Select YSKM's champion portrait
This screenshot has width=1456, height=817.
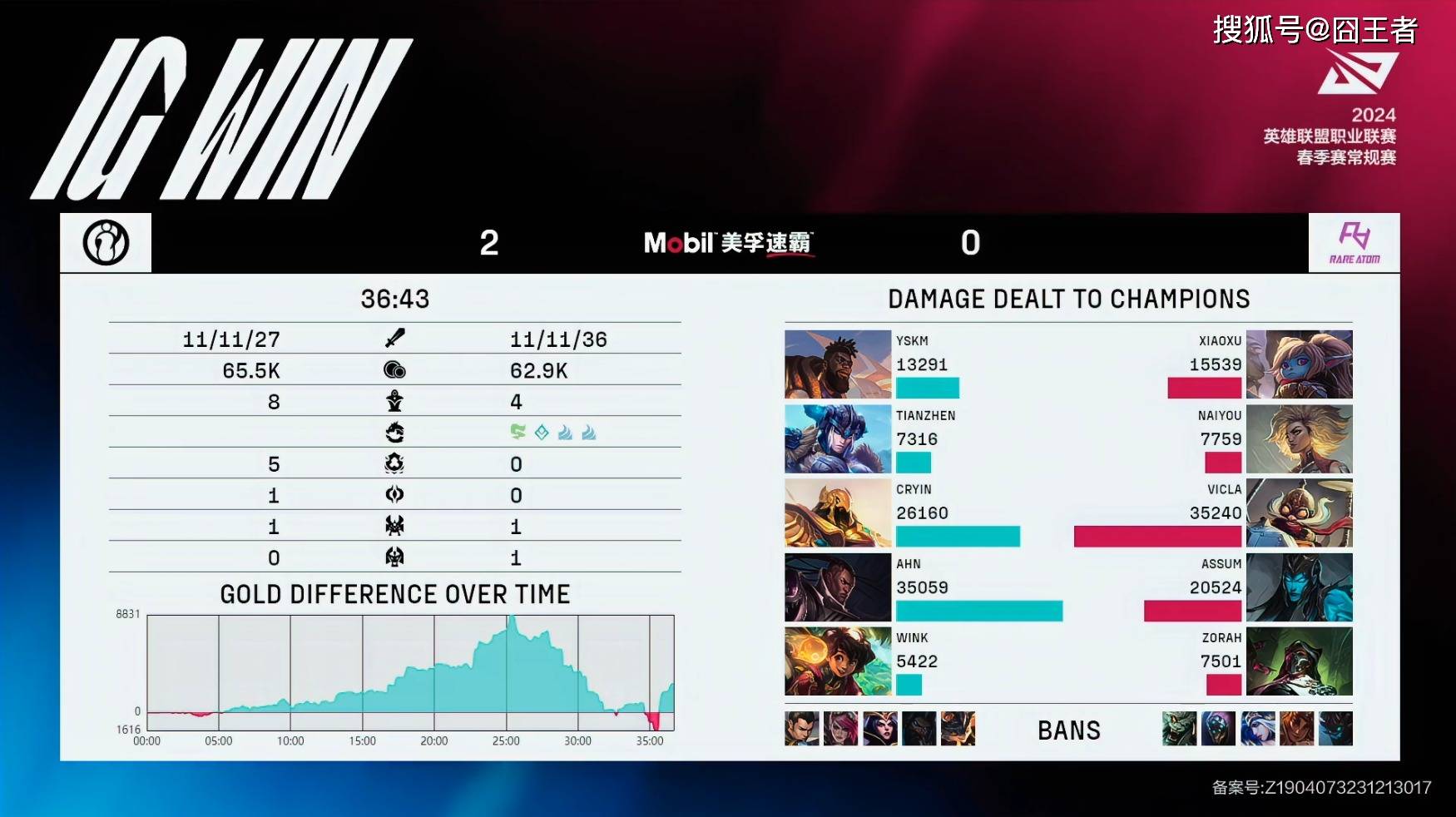point(837,364)
